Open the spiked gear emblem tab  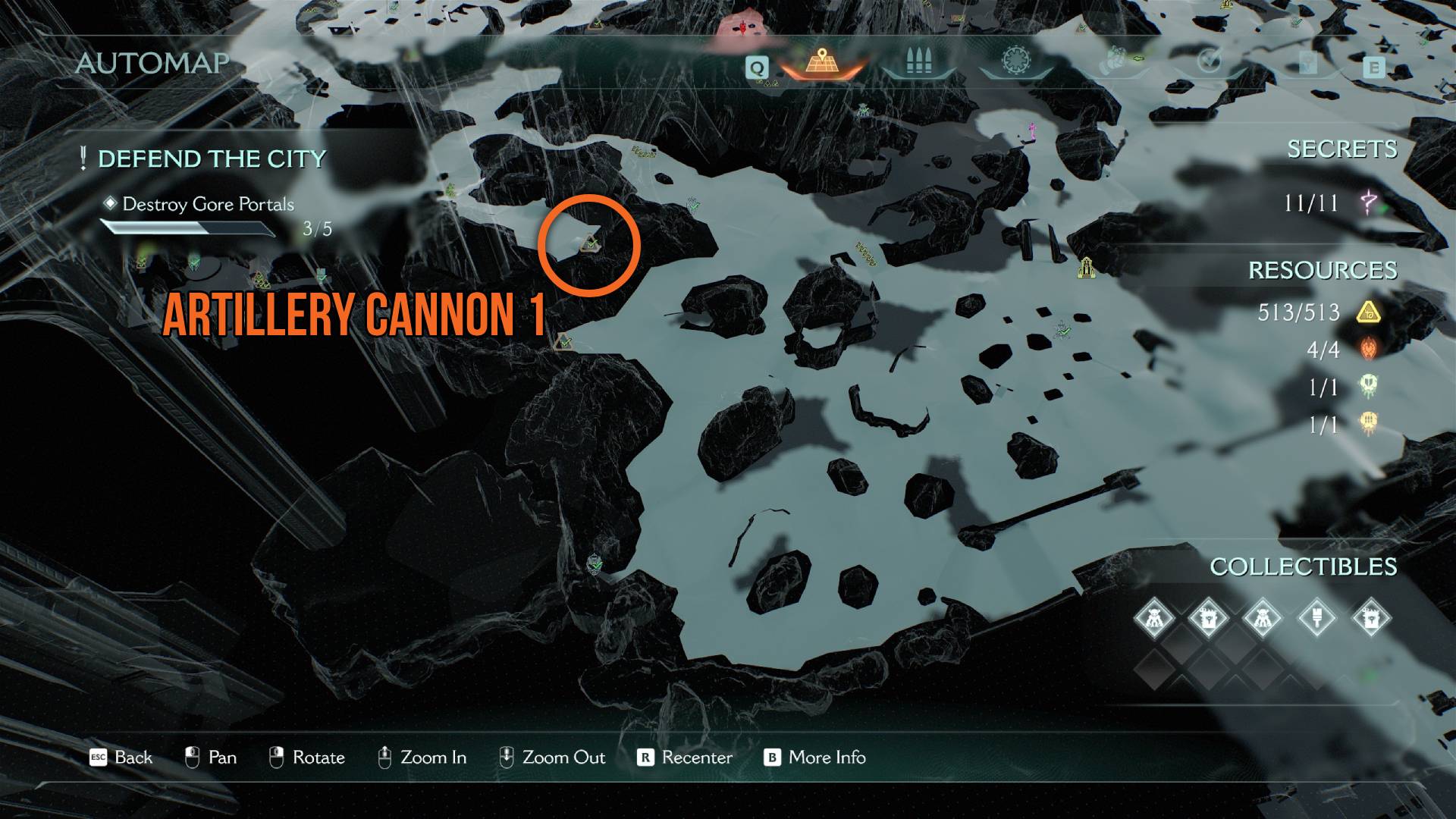tap(1015, 61)
